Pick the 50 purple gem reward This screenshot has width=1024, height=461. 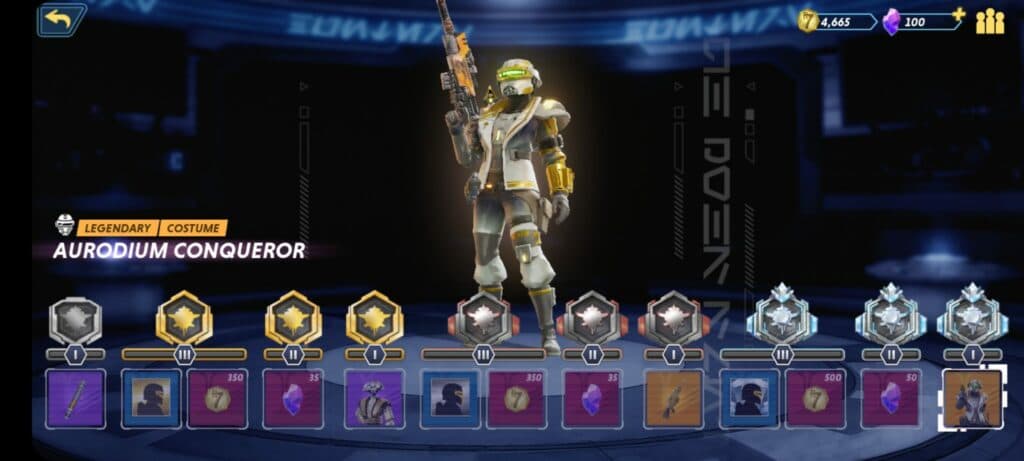(x=890, y=398)
